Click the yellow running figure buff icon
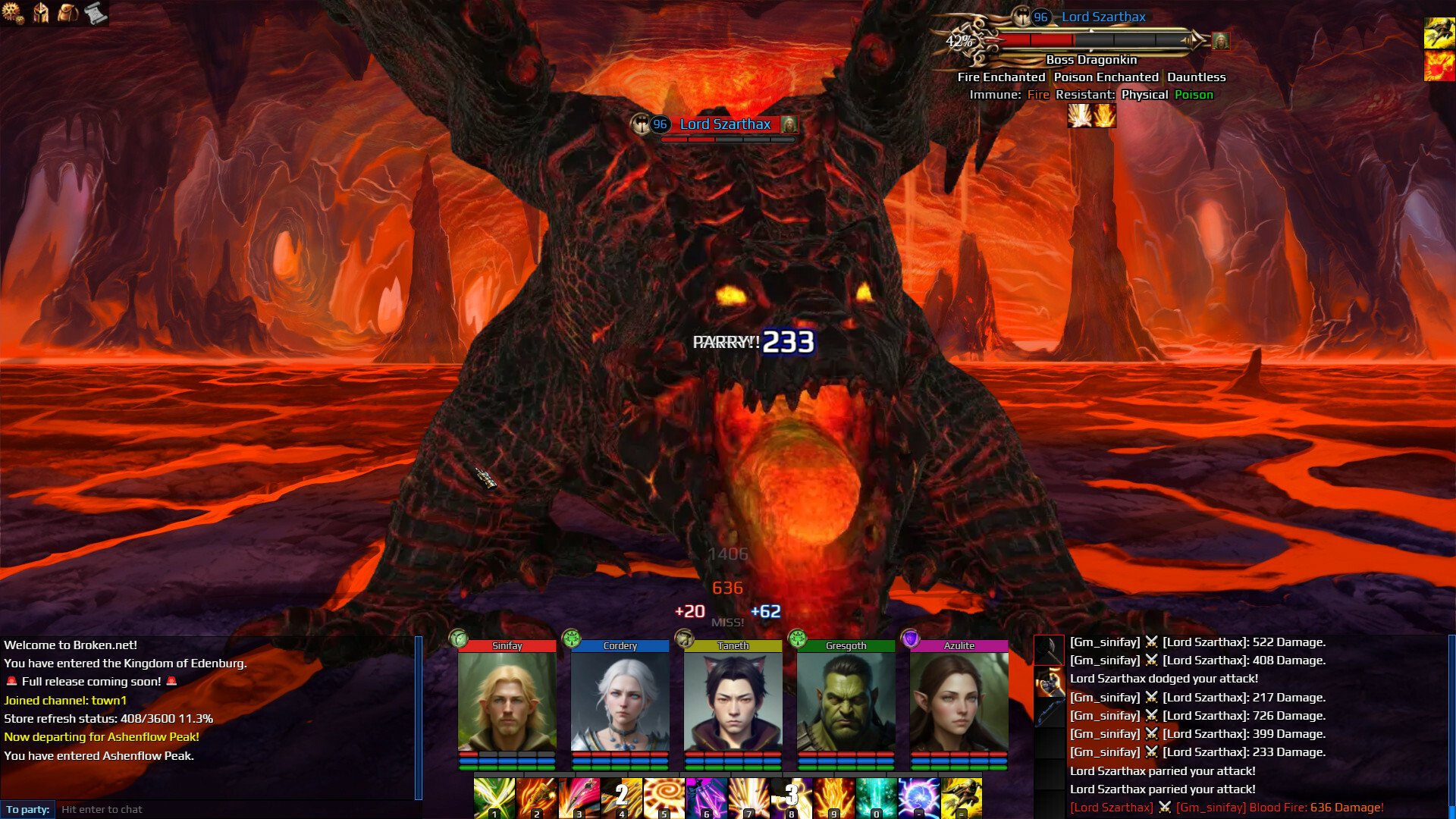Image resolution: width=1456 pixels, height=819 pixels. click(x=1439, y=33)
